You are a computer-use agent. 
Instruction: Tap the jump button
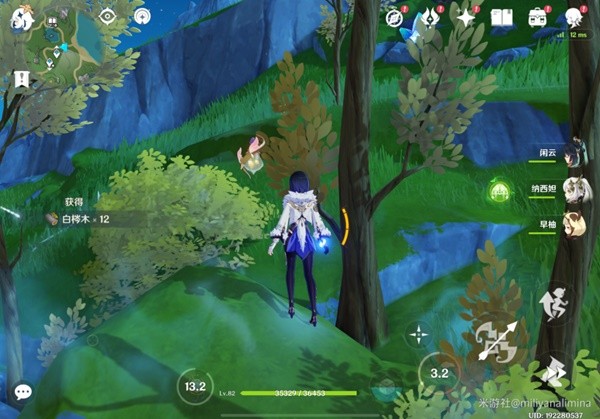coord(551,303)
